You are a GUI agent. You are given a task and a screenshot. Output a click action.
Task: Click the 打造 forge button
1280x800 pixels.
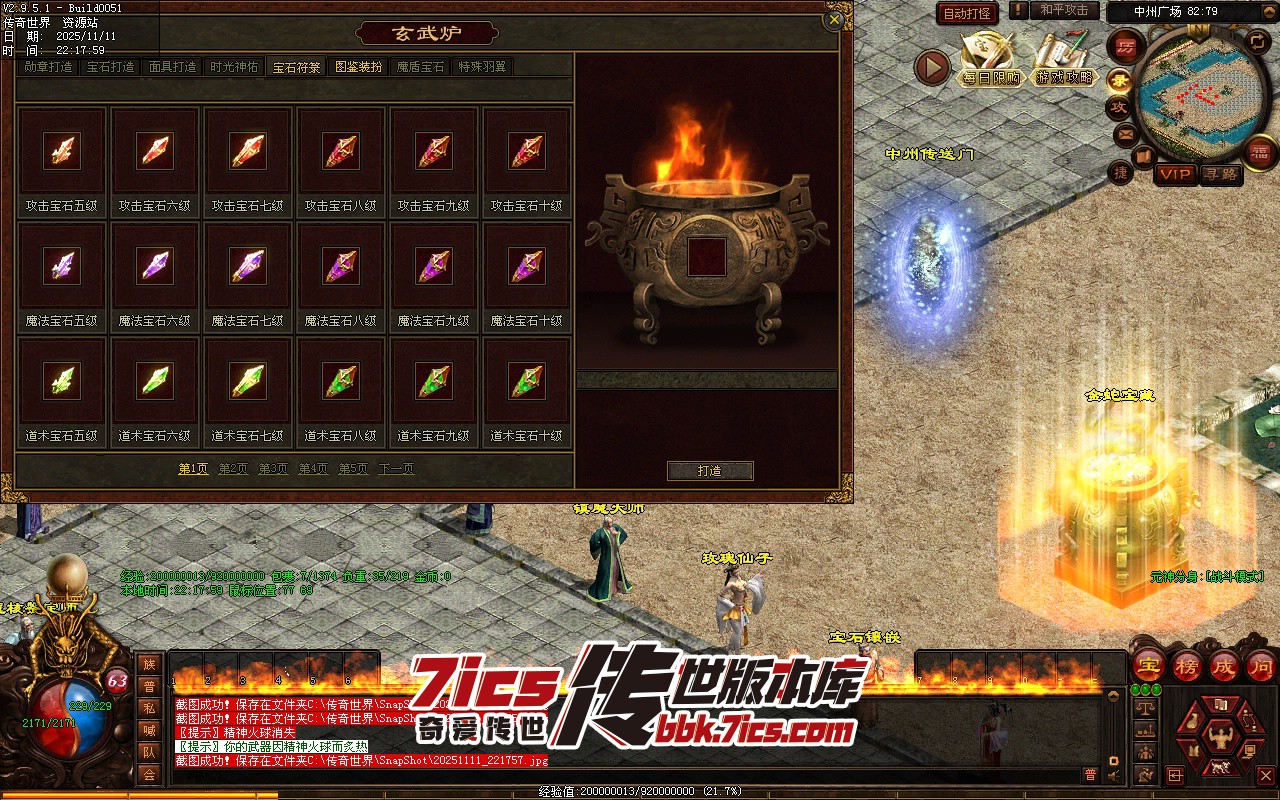(x=710, y=471)
